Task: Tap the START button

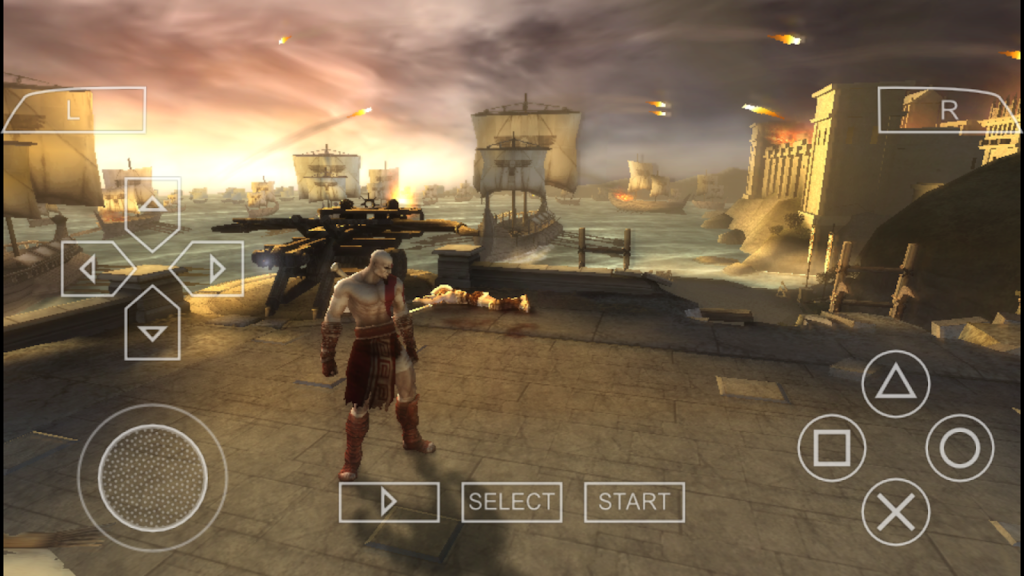Action: point(634,502)
